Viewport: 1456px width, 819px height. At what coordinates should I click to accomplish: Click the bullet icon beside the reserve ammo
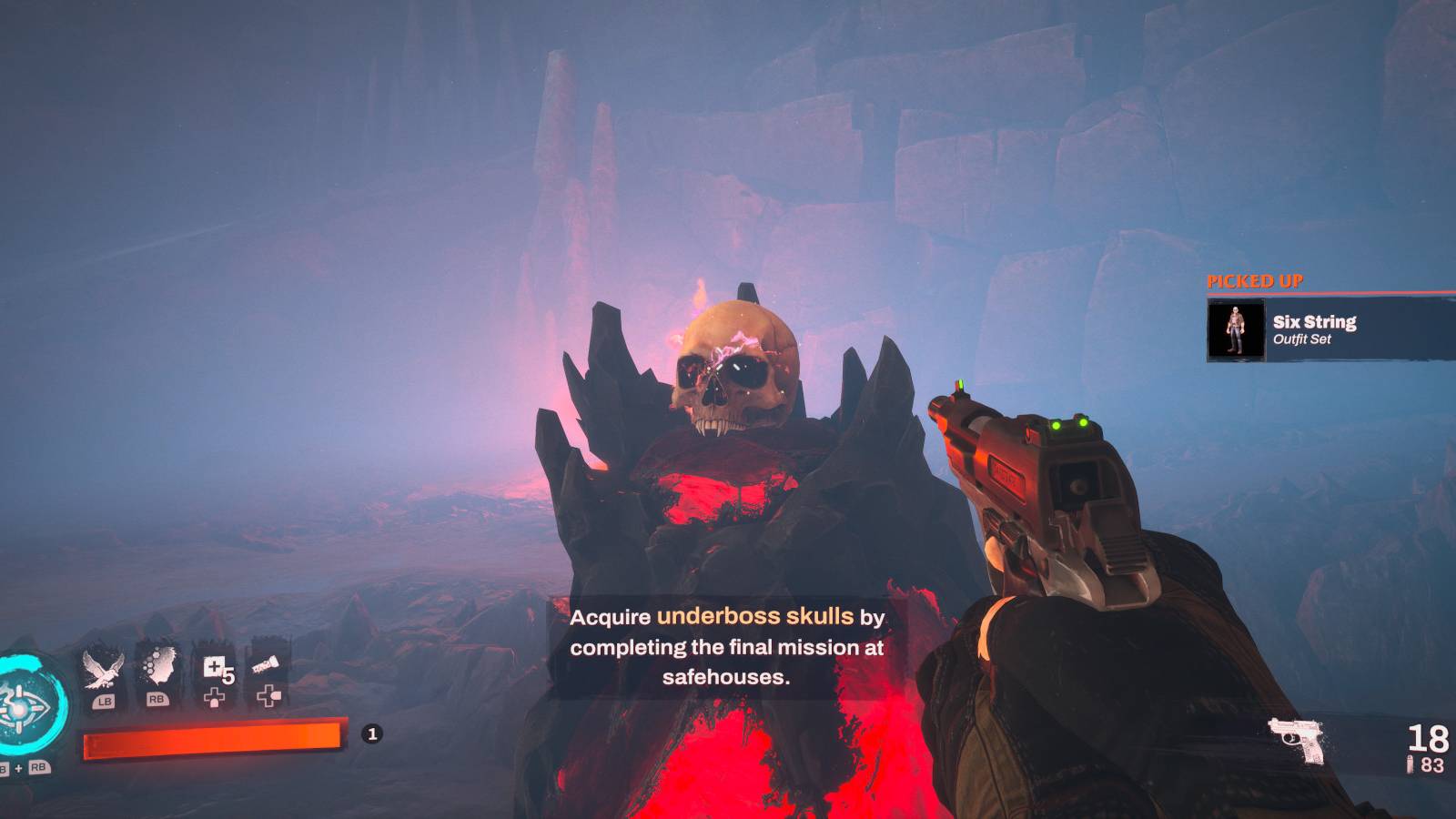(1411, 766)
